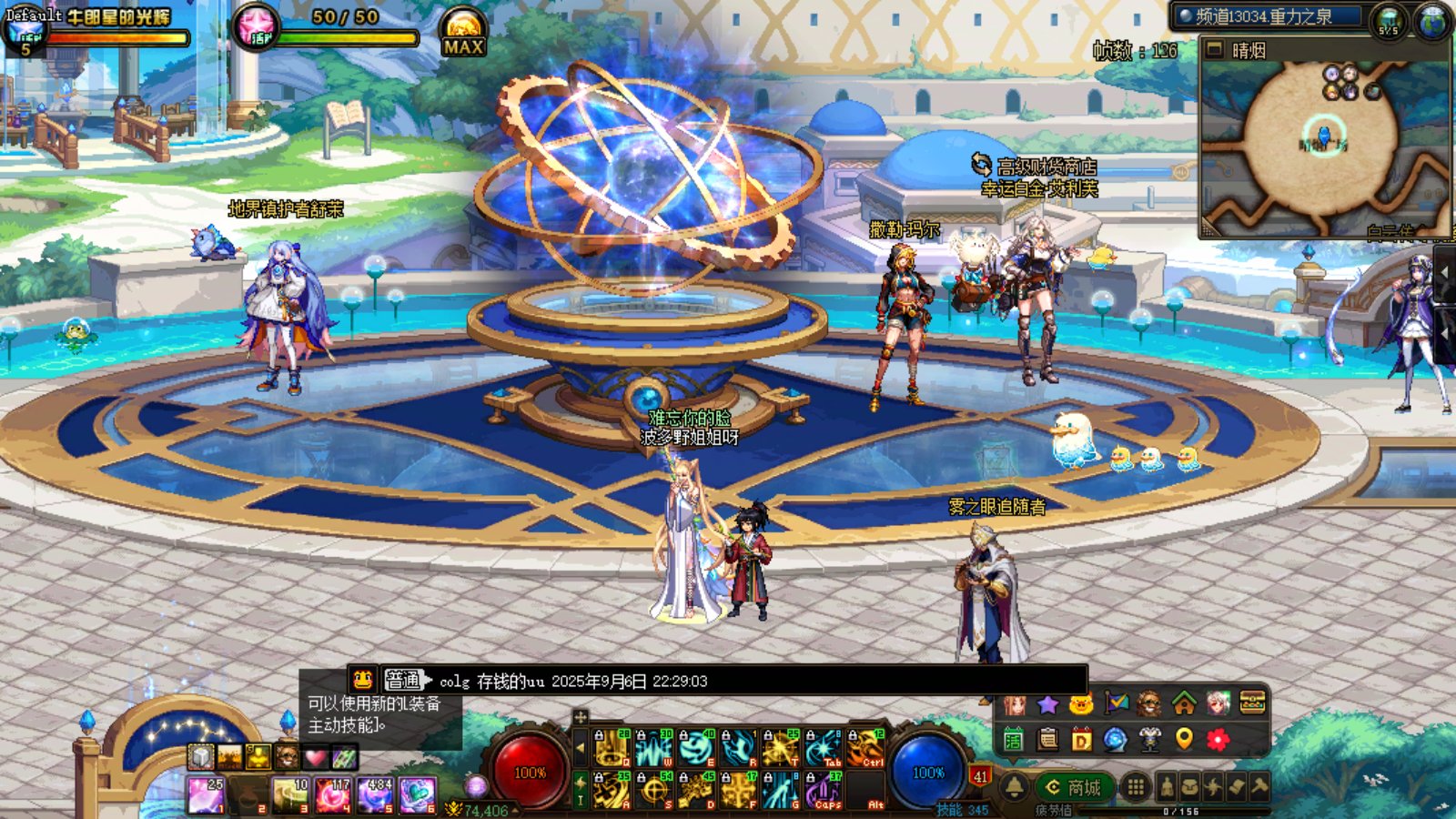Activate the skill bound to Q

point(612,749)
